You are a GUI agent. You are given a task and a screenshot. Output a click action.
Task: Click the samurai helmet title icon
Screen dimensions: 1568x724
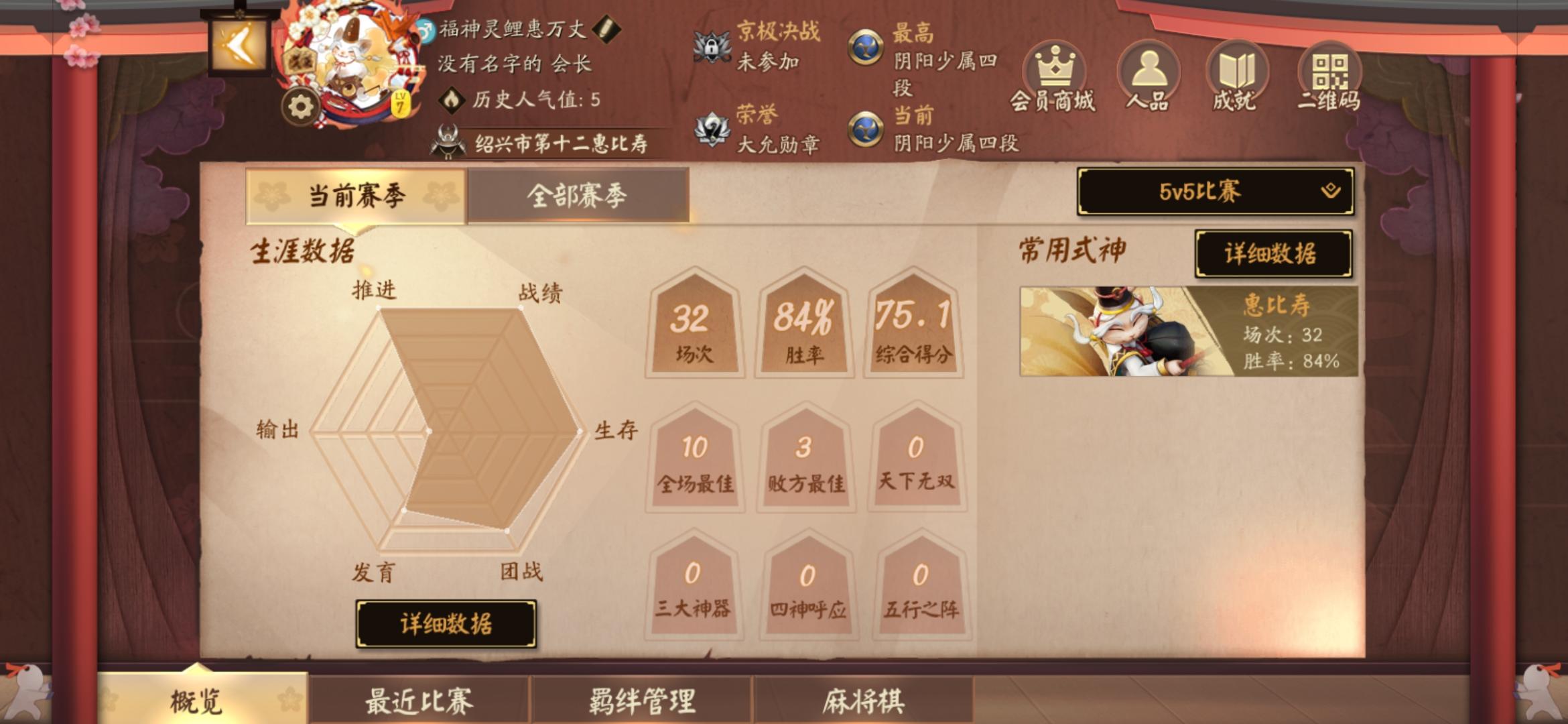tap(447, 143)
